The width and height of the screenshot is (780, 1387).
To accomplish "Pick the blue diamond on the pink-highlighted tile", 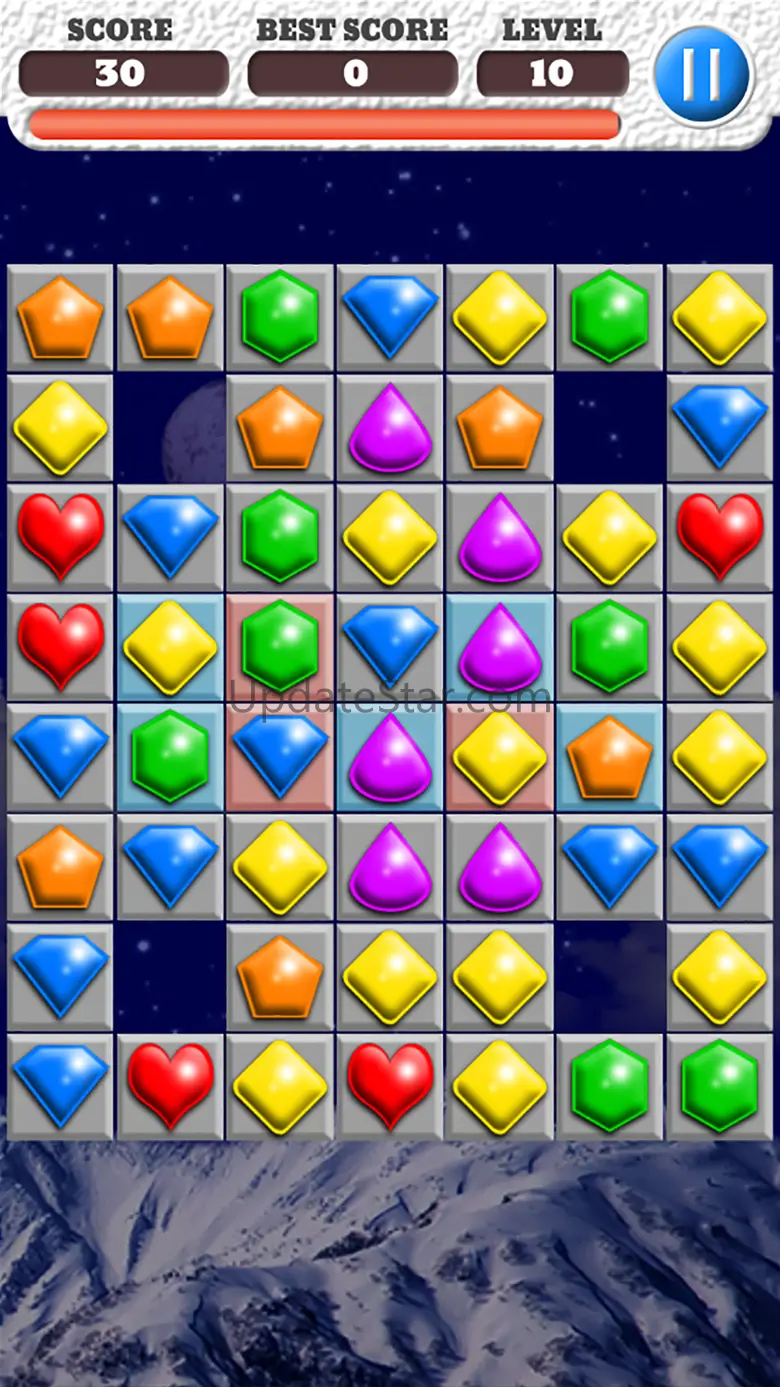I will pos(280,757).
